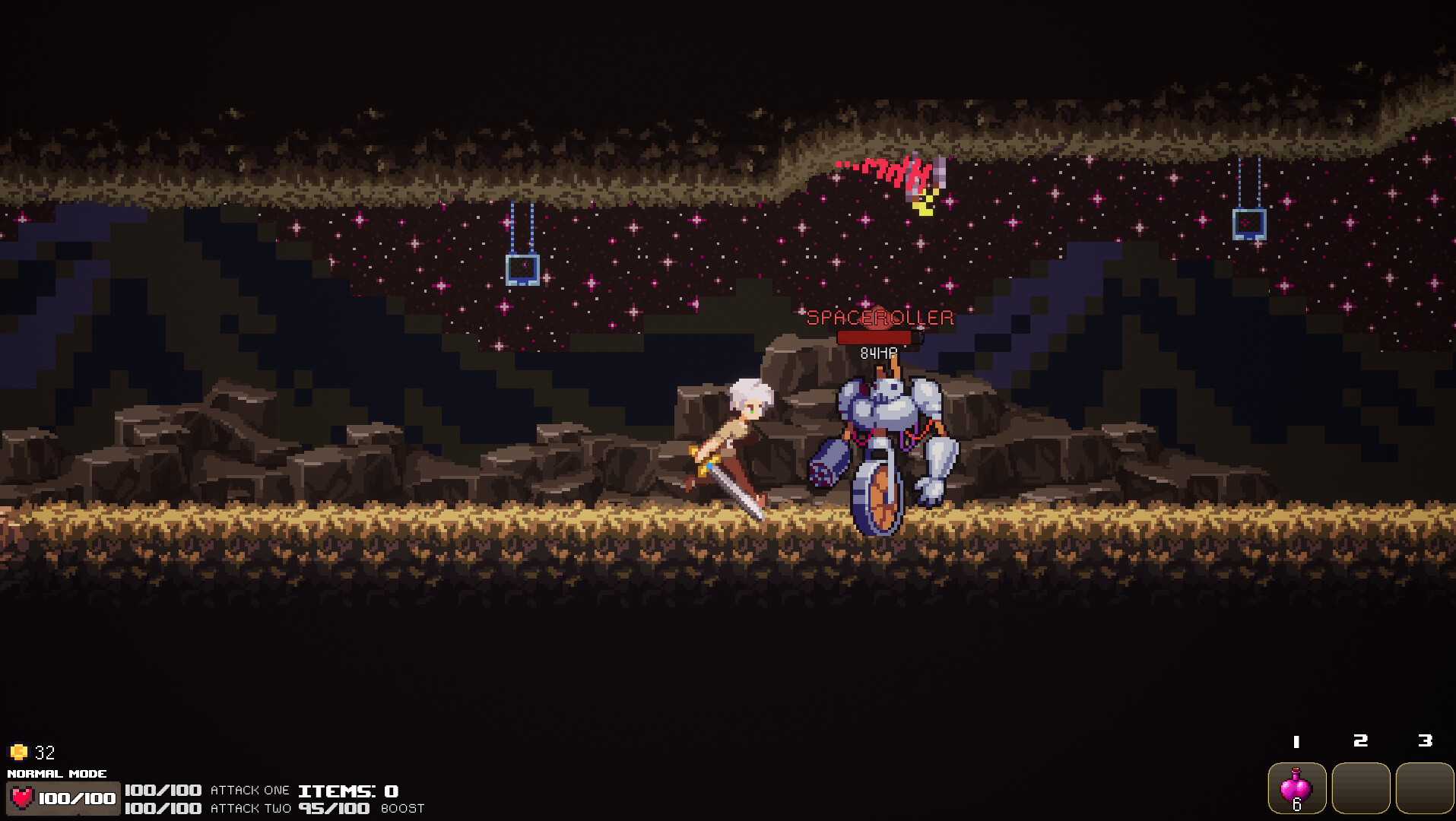Click the BOOST label in the HUD
Viewport: 1456px width, 821px height.
point(402,809)
